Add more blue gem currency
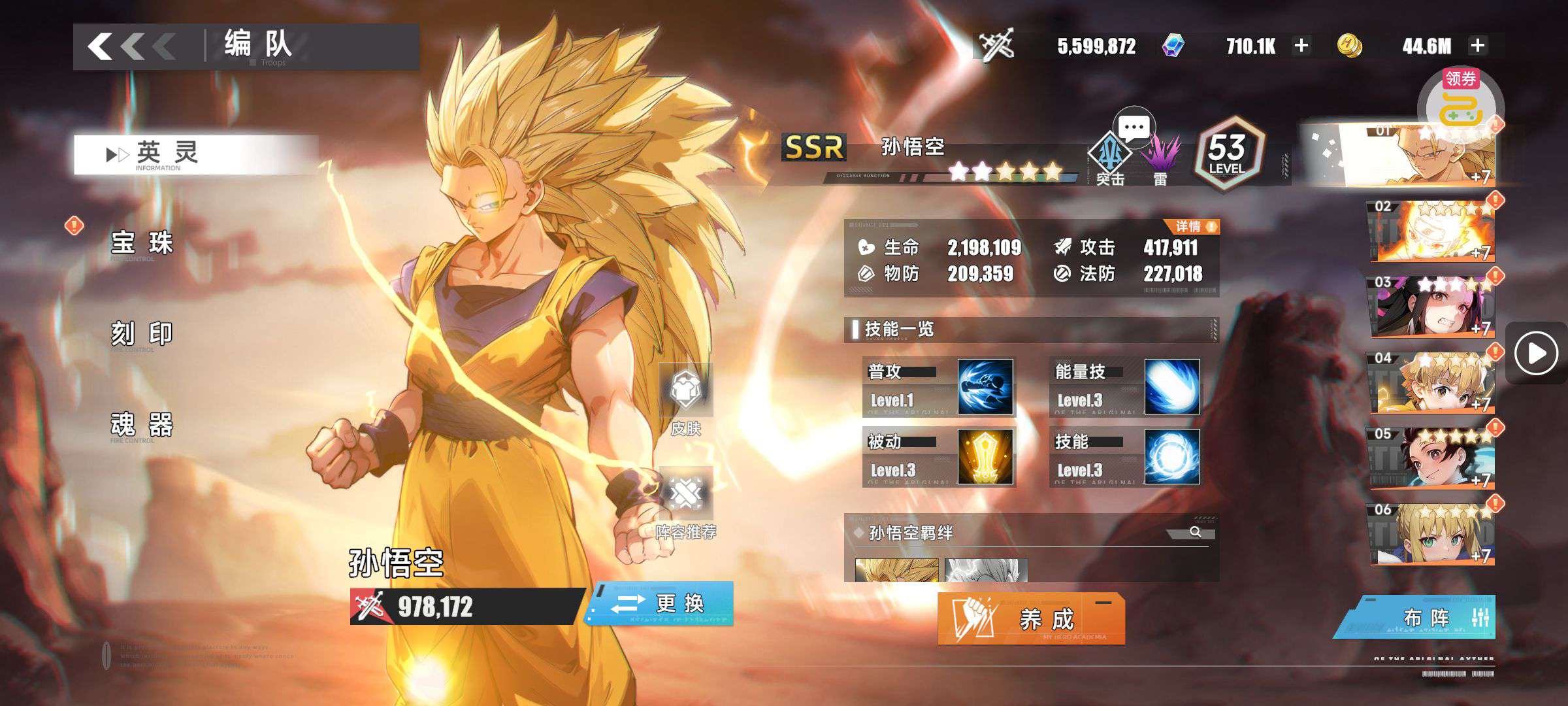This screenshot has height=706, width=1568. click(x=1301, y=46)
